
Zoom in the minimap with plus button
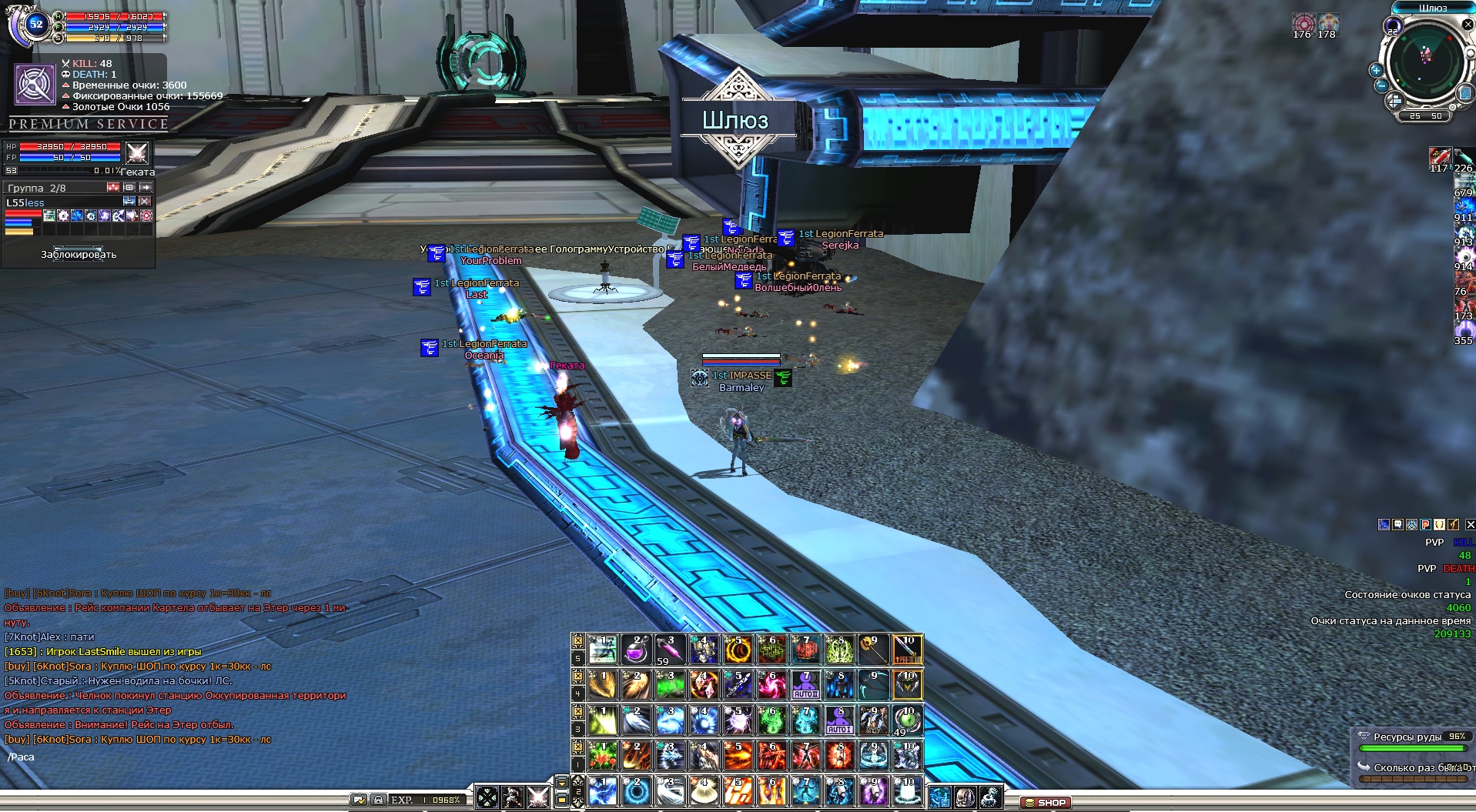coord(1376,70)
